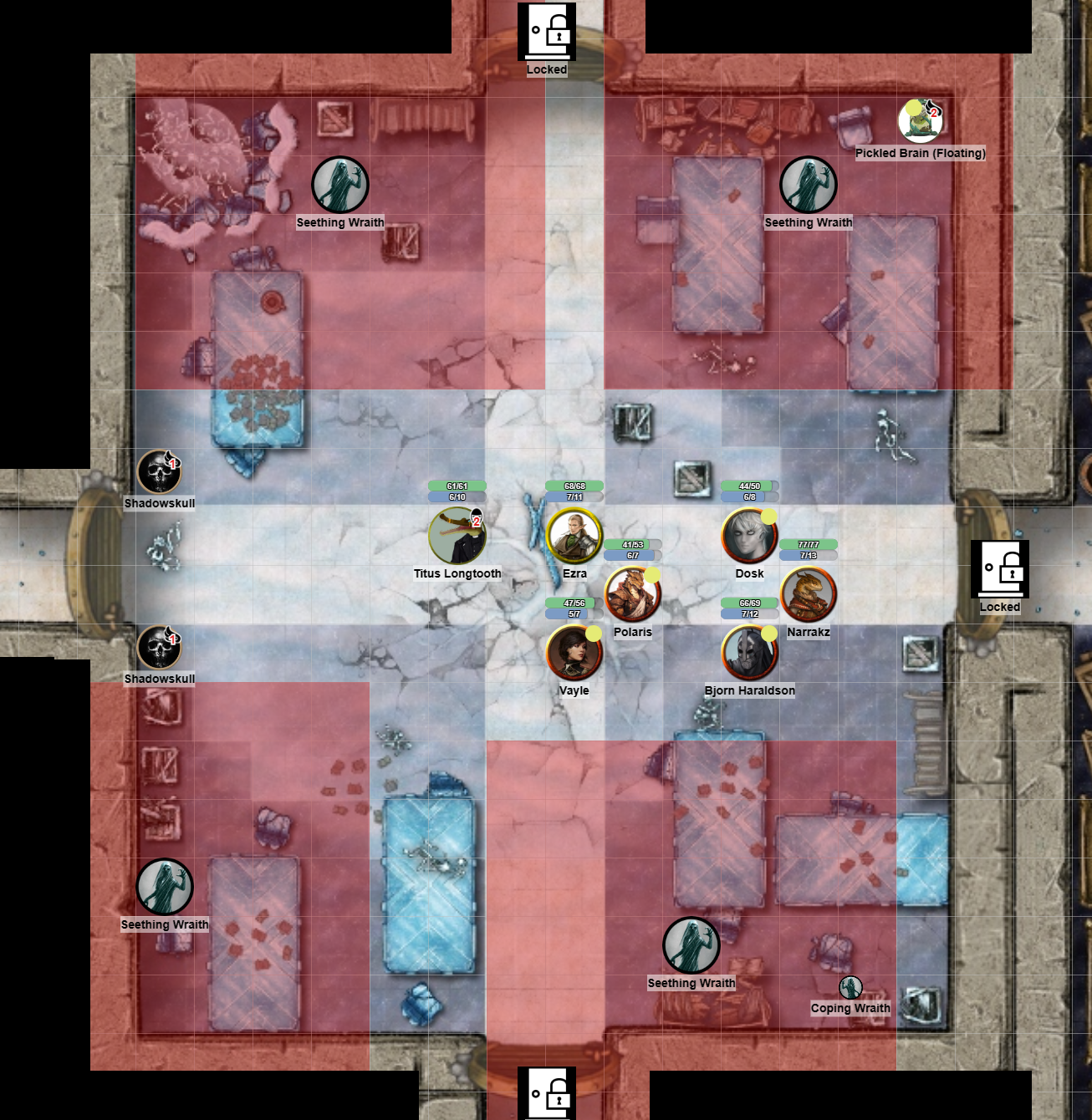Image resolution: width=1092 pixels, height=1120 pixels.
Task: Click the red 2 stack counter on Titus Longtooth
Action: [475, 522]
